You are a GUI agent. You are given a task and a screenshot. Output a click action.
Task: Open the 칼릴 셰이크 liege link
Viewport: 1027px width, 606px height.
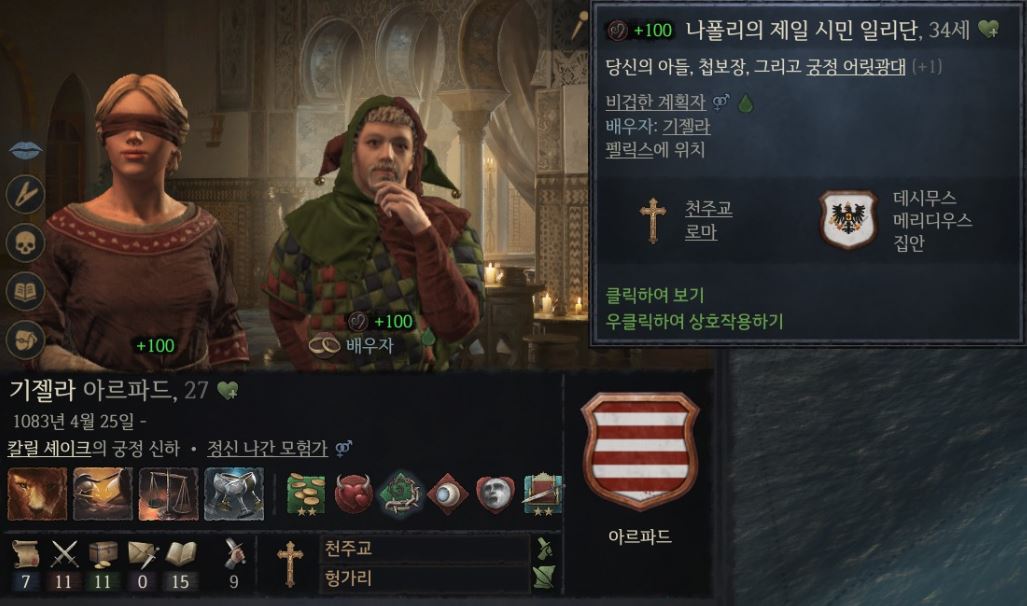pyautogui.click(x=51, y=447)
